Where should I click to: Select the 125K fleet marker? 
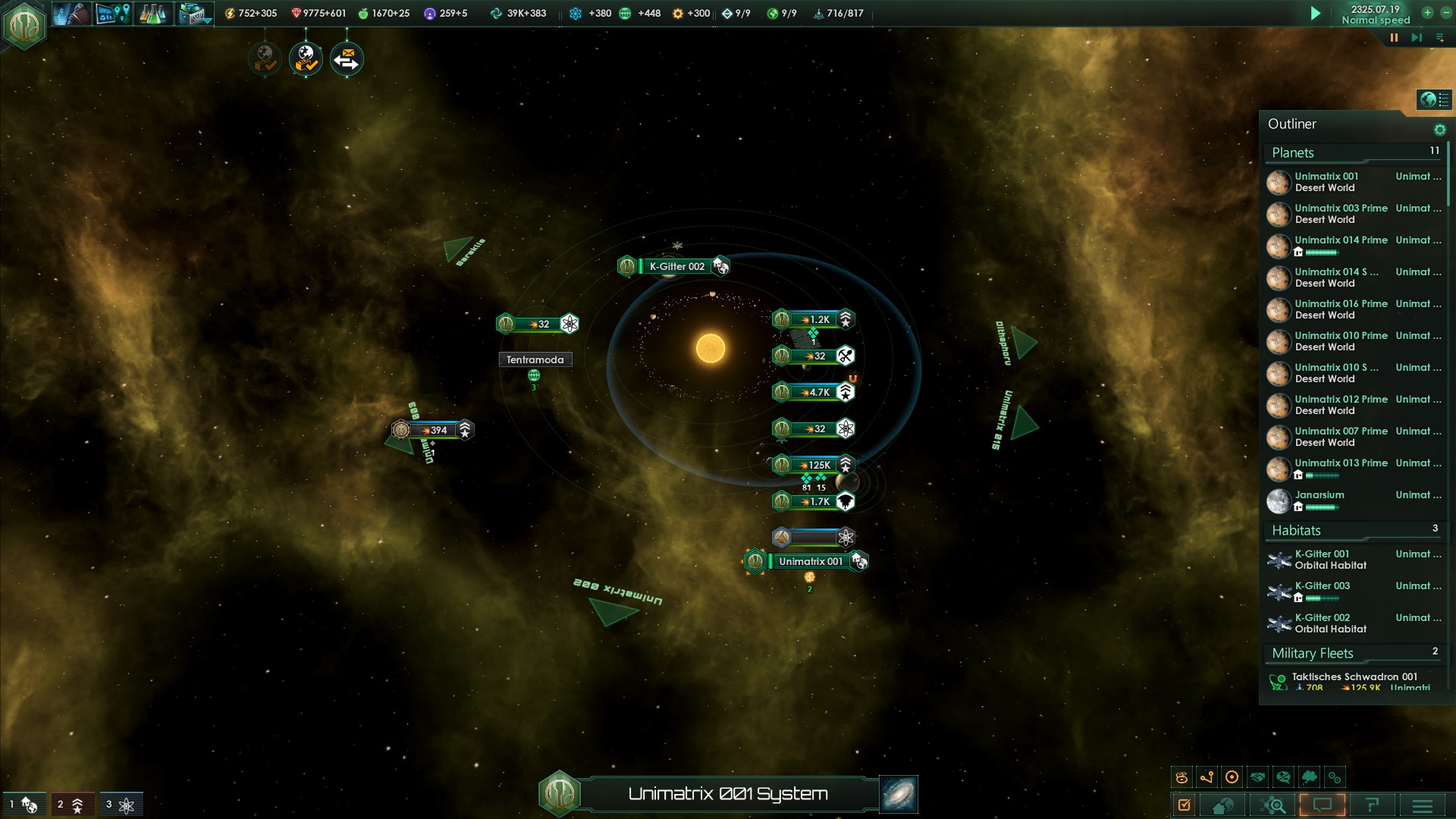tap(814, 465)
